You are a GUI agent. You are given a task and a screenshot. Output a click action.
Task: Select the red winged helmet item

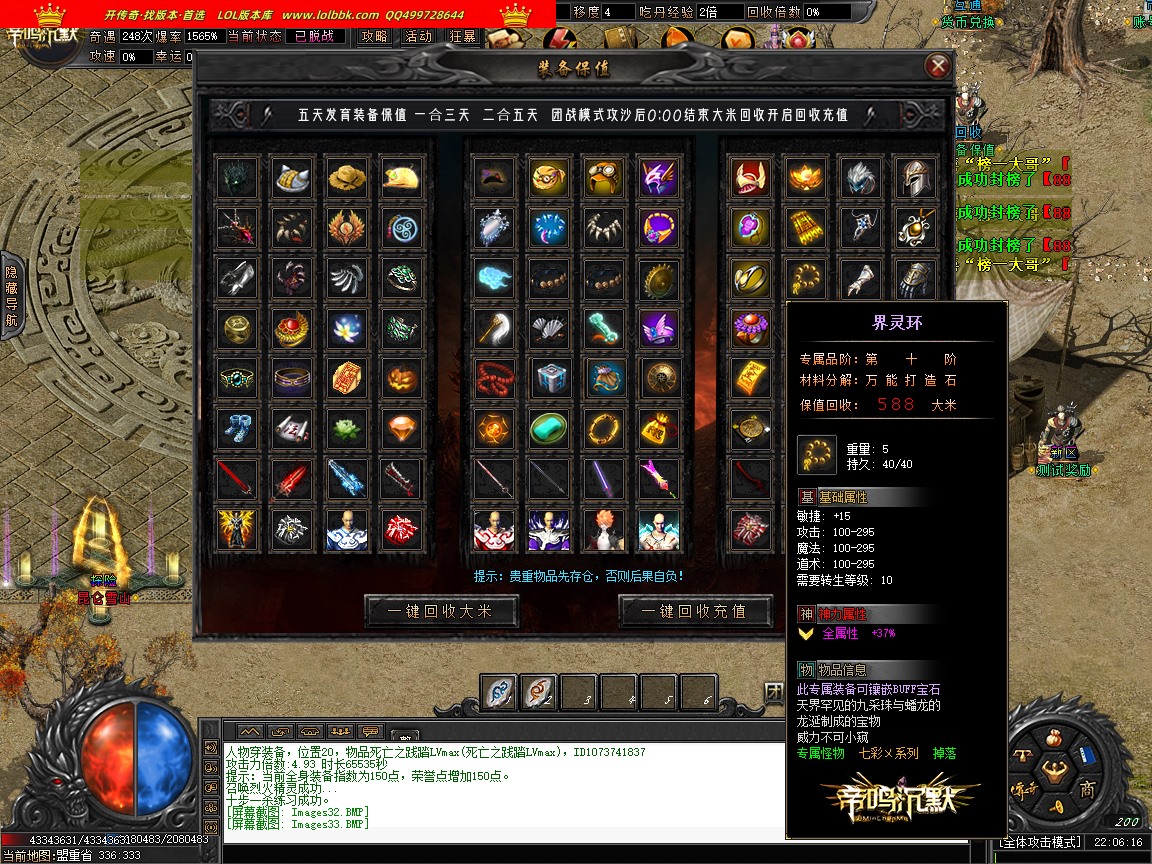coord(750,177)
